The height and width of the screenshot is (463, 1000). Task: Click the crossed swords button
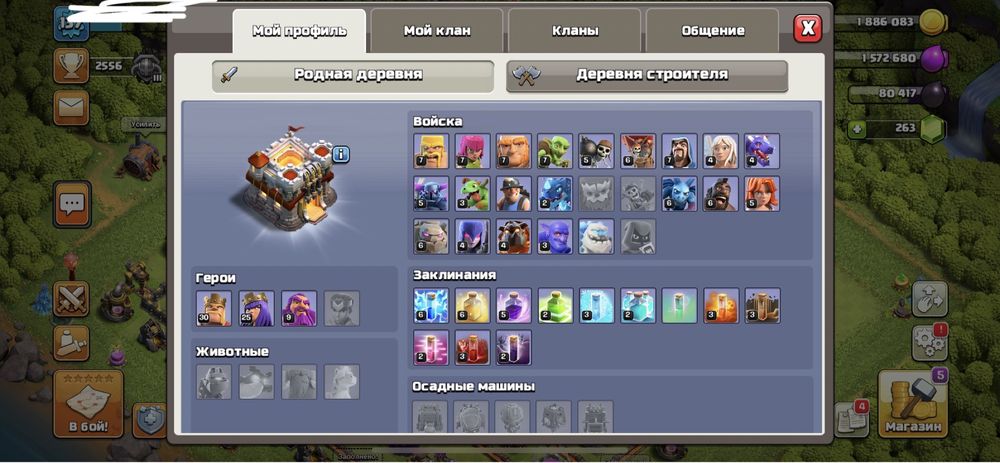point(72,299)
